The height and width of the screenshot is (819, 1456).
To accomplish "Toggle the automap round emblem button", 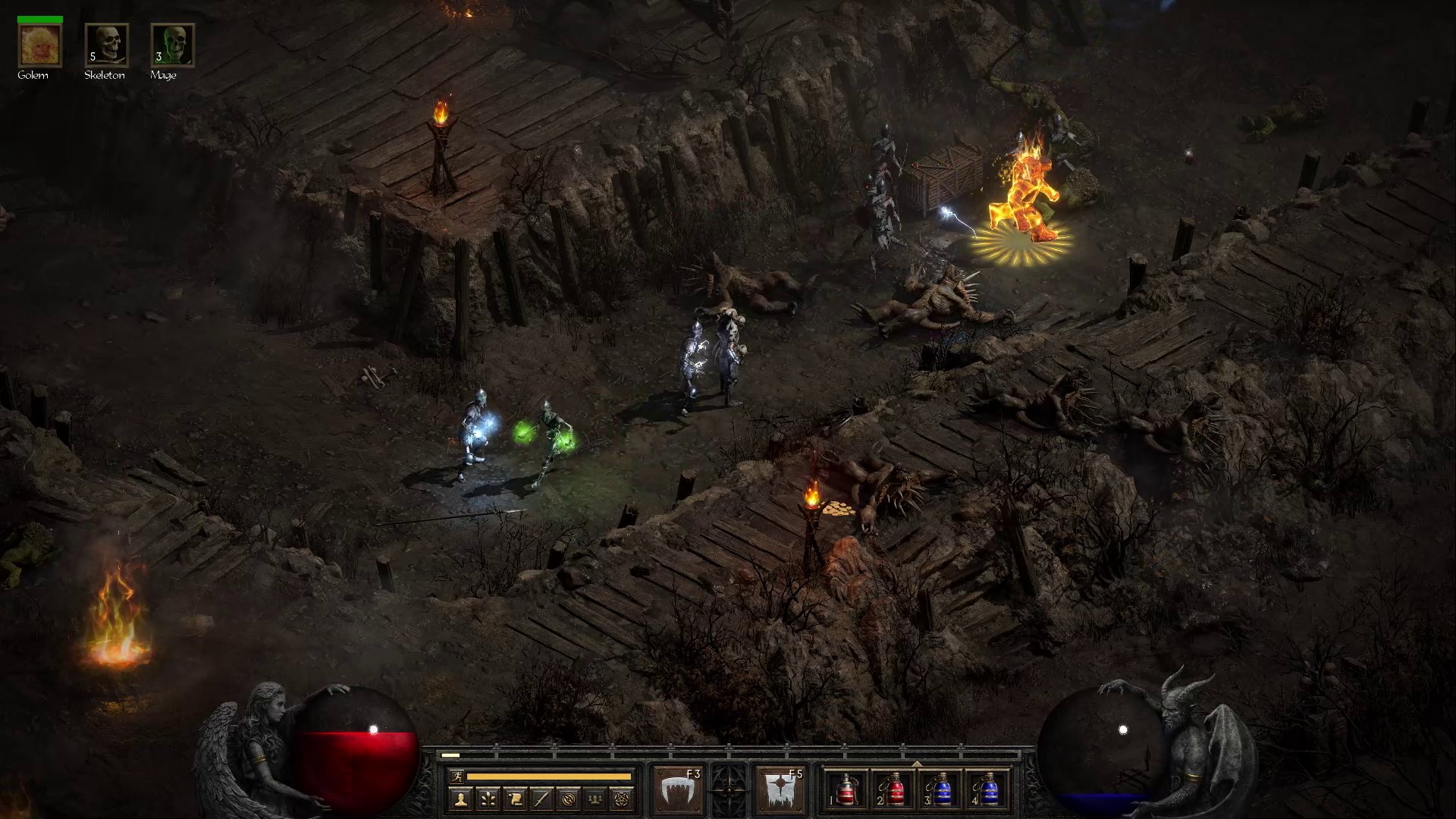I will (x=569, y=799).
